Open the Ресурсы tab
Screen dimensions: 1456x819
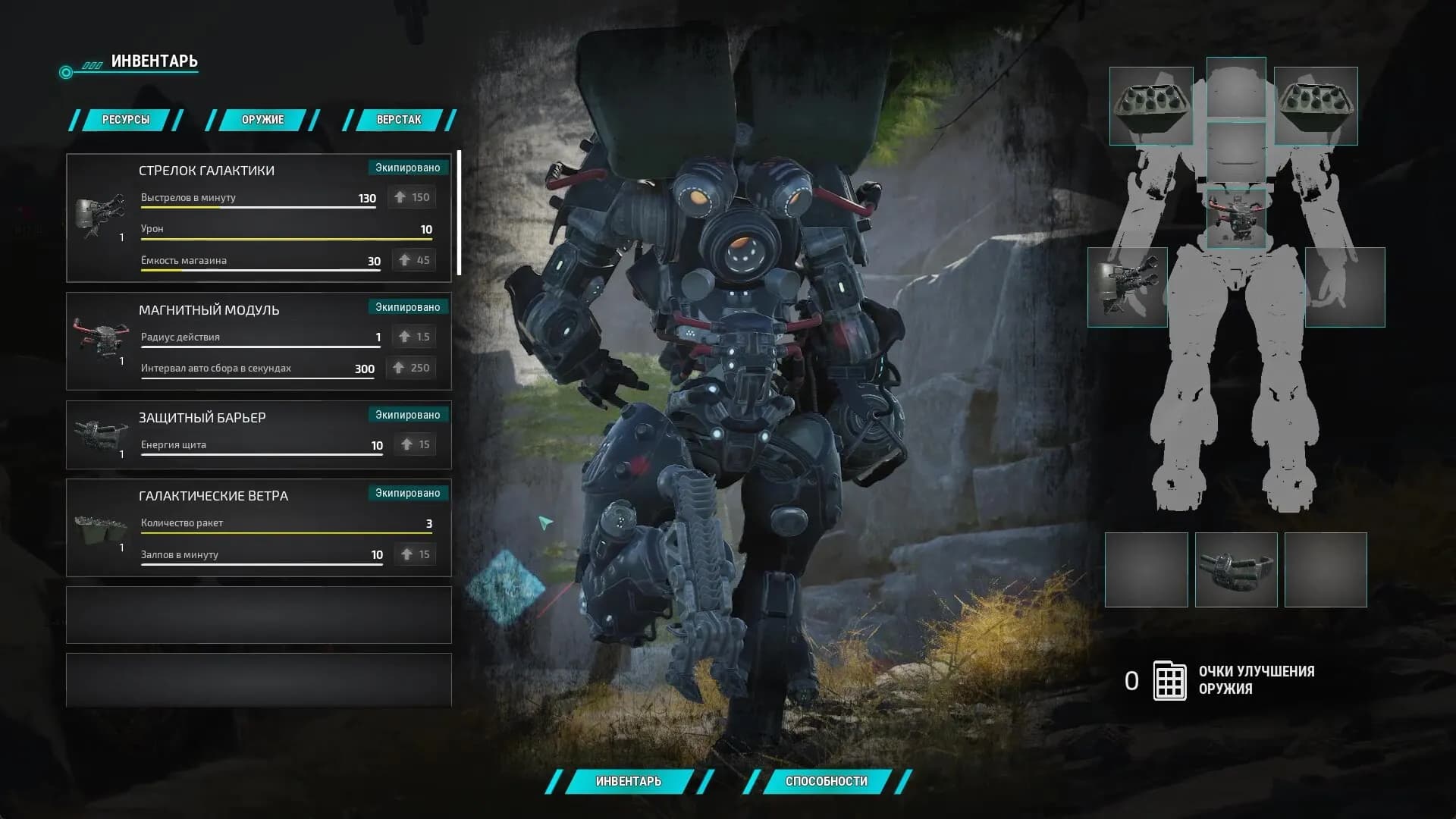click(126, 120)
